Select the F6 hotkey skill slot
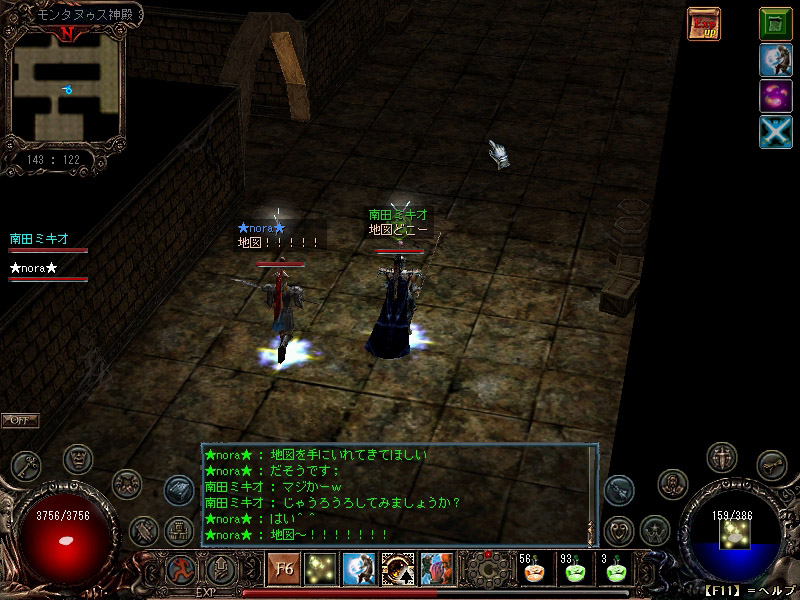 point(282,569)
